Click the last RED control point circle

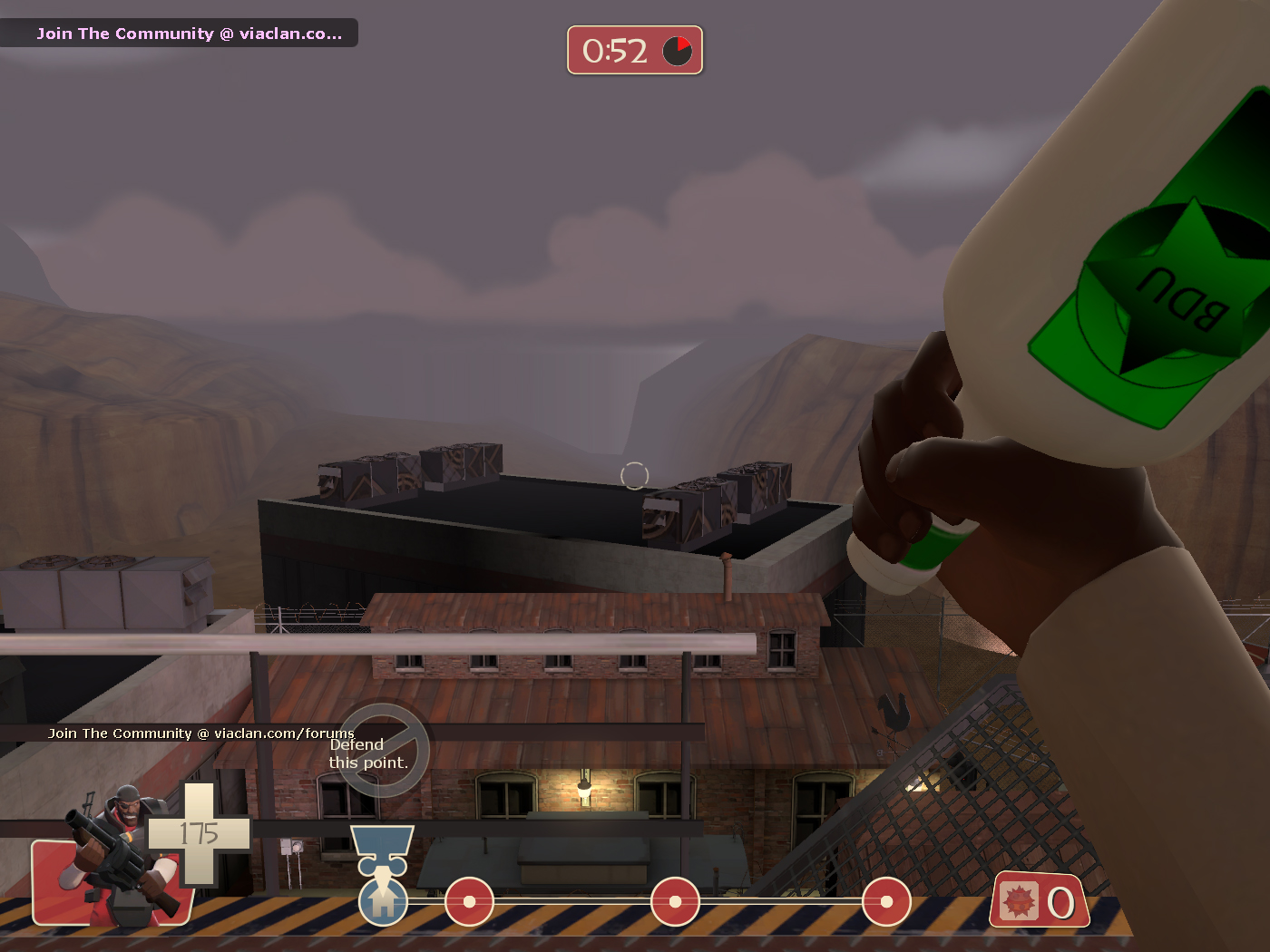click(887, 903)
